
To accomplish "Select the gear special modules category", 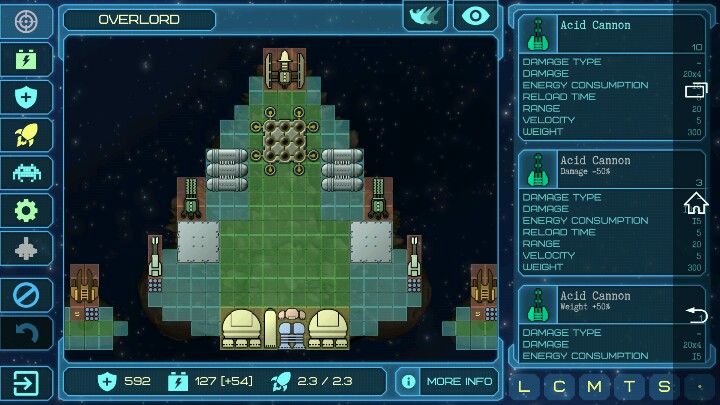I will [26, 210].
